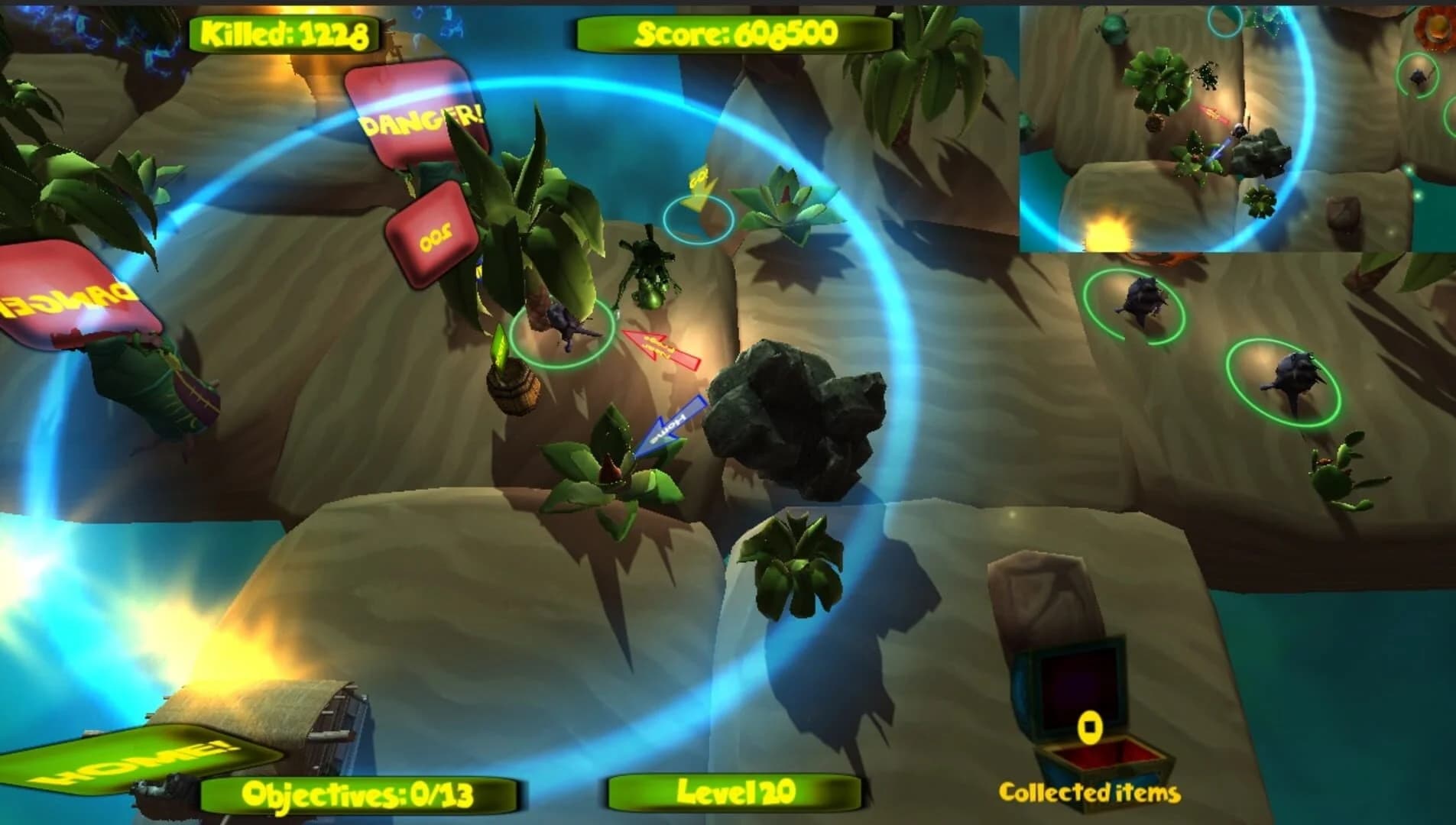
Task: Open the Objectives: 0/13 panel
Action: pos(359,794)
